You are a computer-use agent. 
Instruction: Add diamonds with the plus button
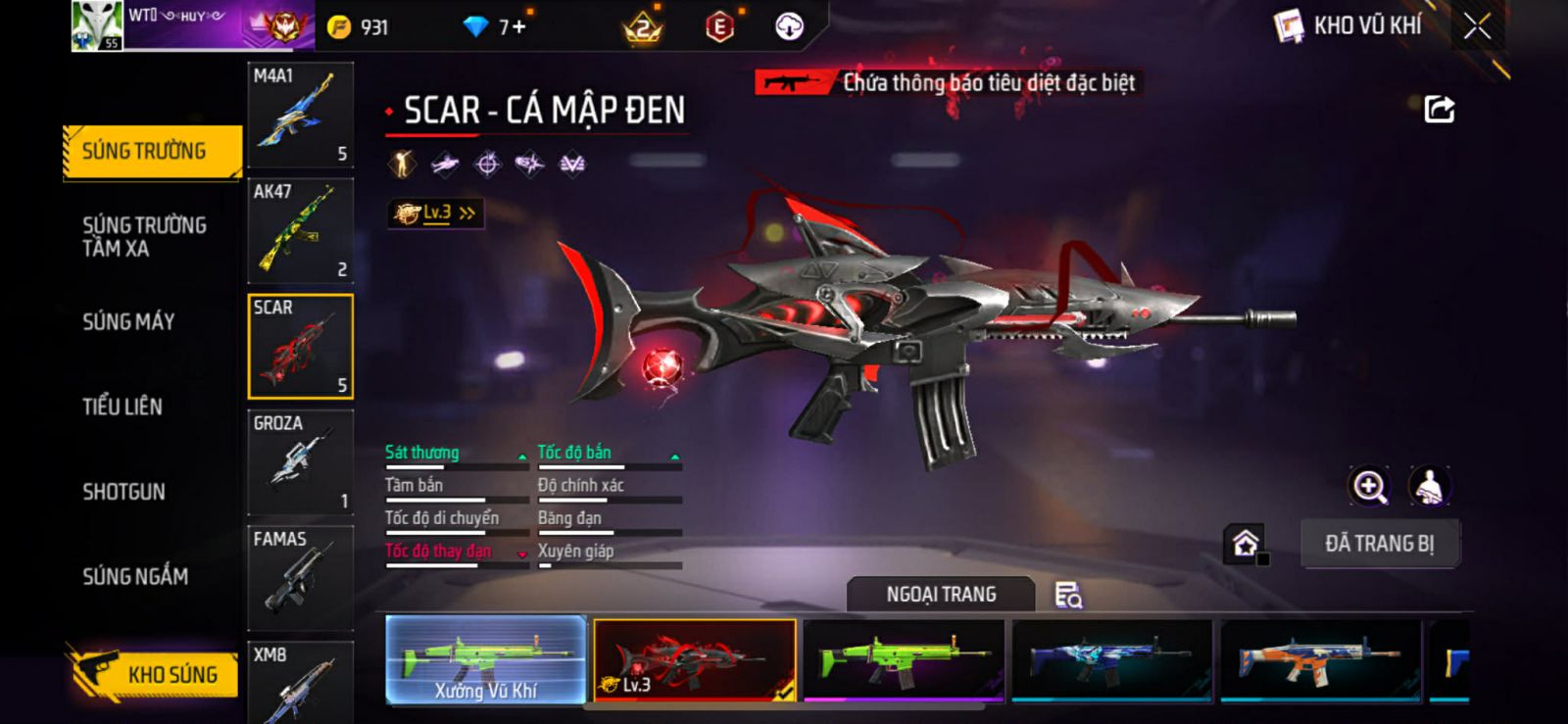coord(519,26)
